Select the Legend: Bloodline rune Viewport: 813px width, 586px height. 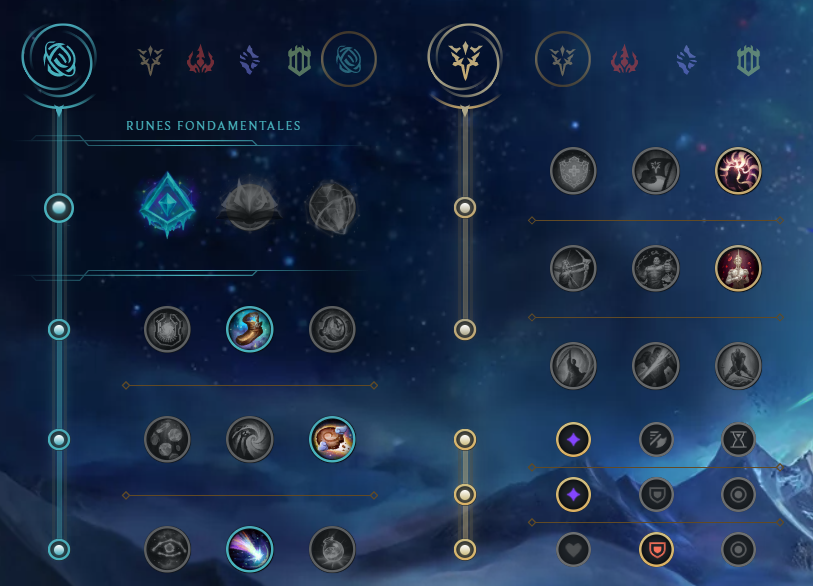[738, 268]
